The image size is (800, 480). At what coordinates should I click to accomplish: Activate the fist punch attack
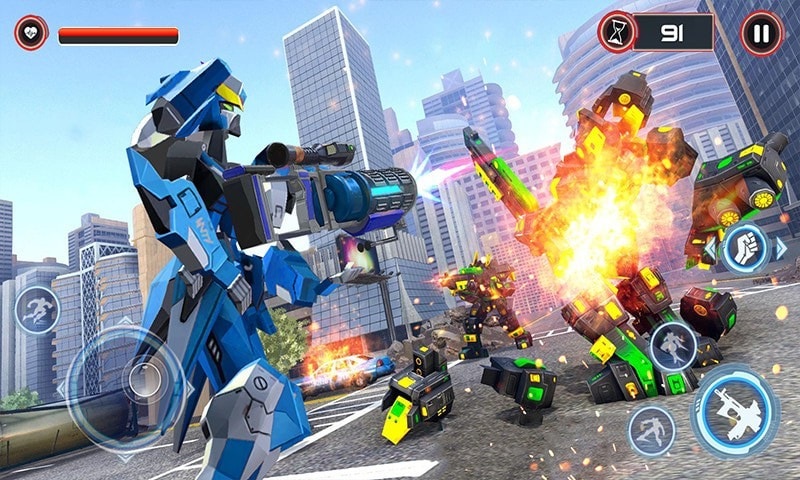745,248
